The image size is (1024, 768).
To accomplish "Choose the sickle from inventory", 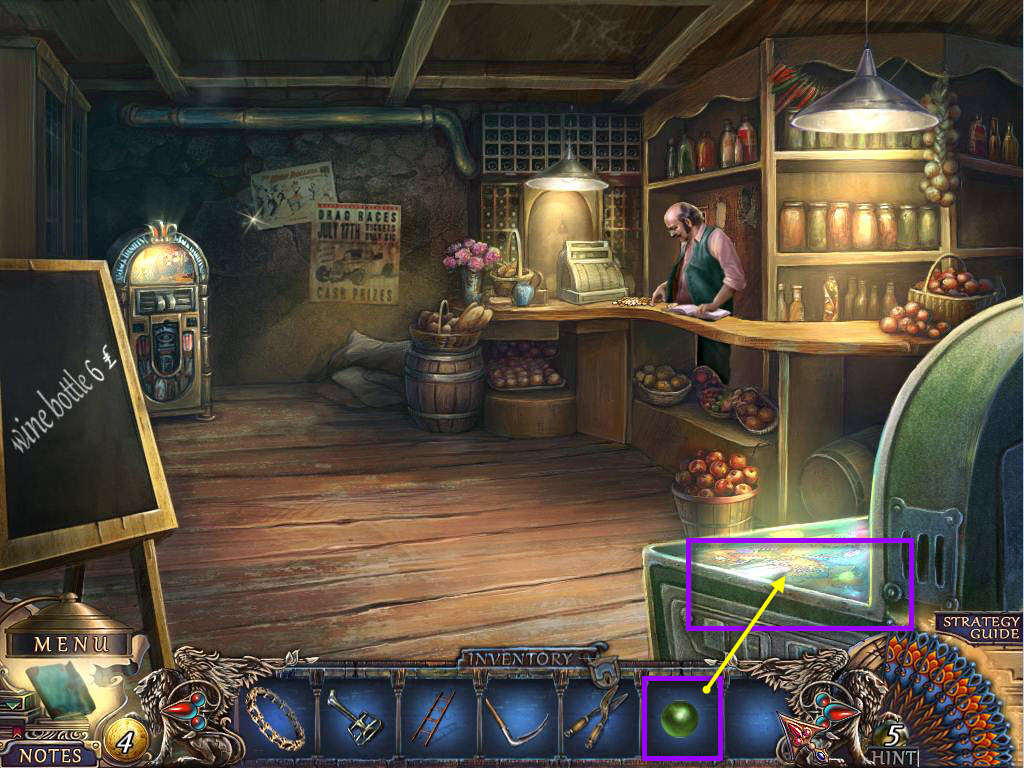I will (517, 718).
